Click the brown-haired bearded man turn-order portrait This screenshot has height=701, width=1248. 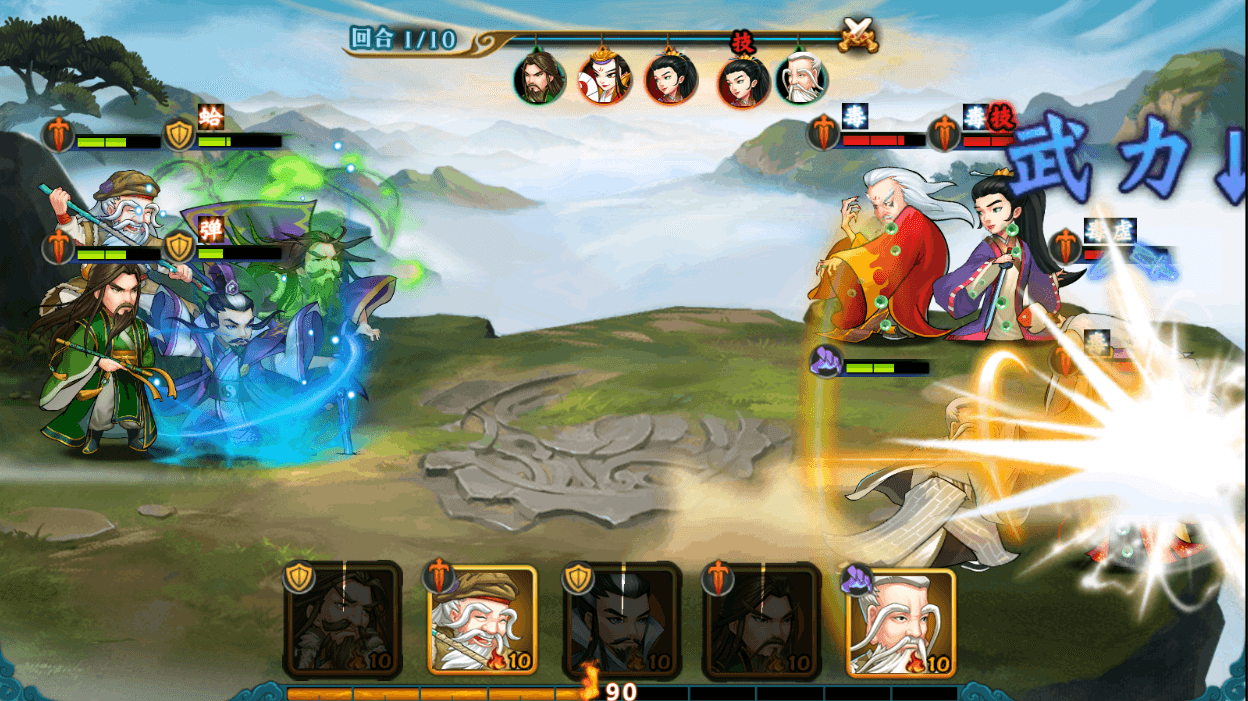(540, 79)
